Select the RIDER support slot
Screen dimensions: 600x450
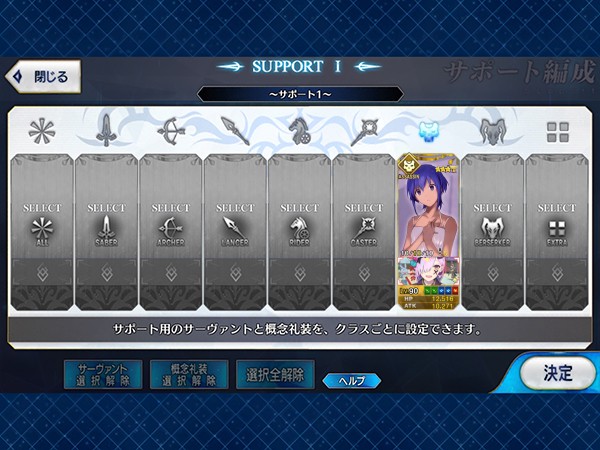300,230
